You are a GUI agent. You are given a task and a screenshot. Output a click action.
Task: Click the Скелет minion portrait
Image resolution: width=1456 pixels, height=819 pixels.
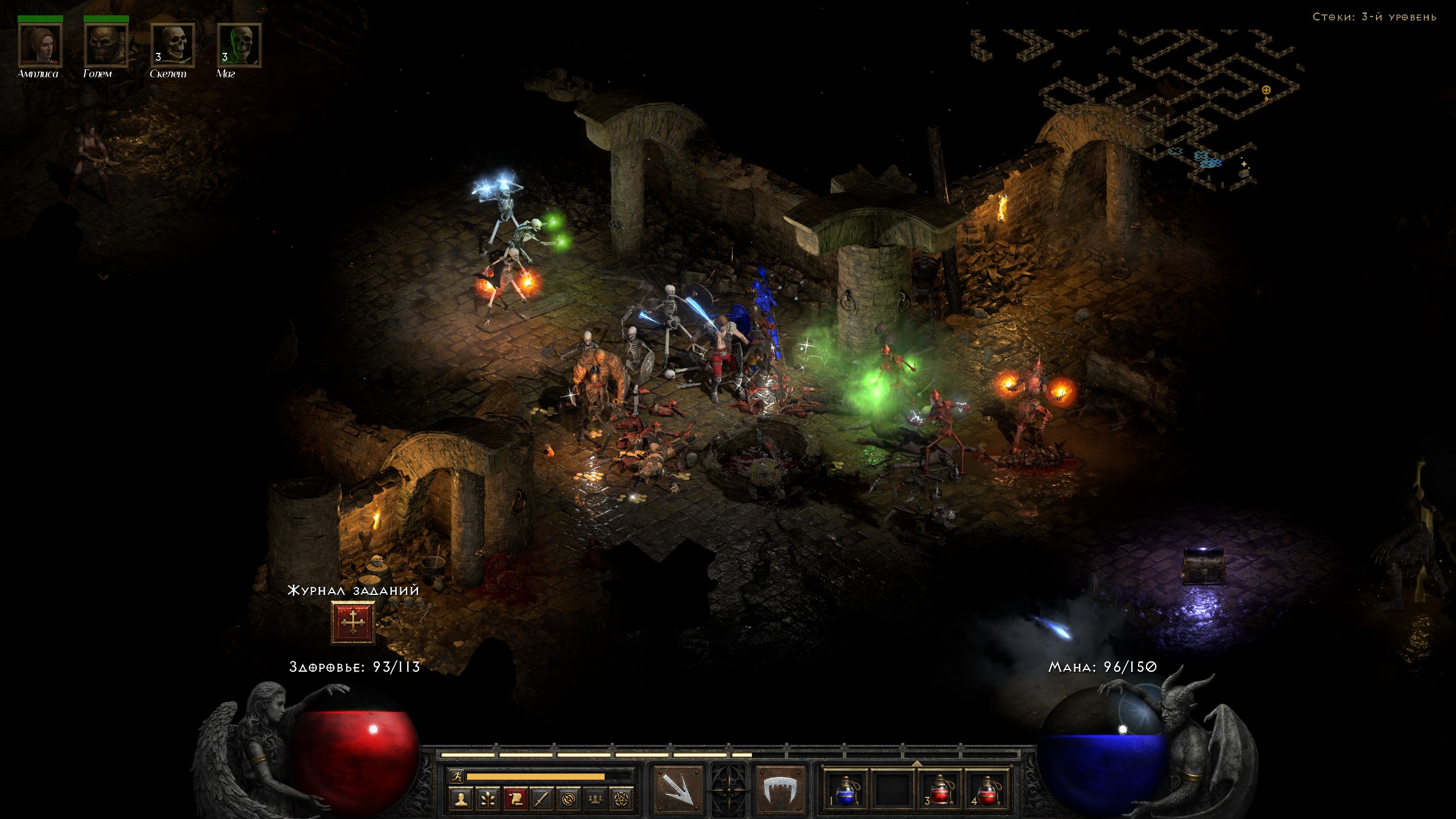[x=172, y=45]
